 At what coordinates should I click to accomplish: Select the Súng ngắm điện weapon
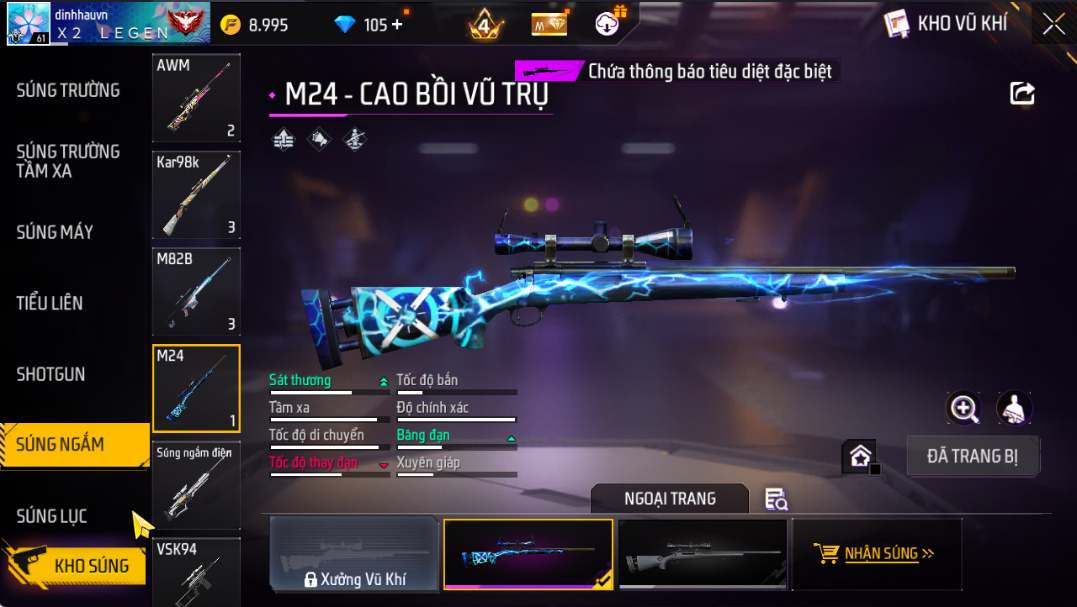point(196,485)
